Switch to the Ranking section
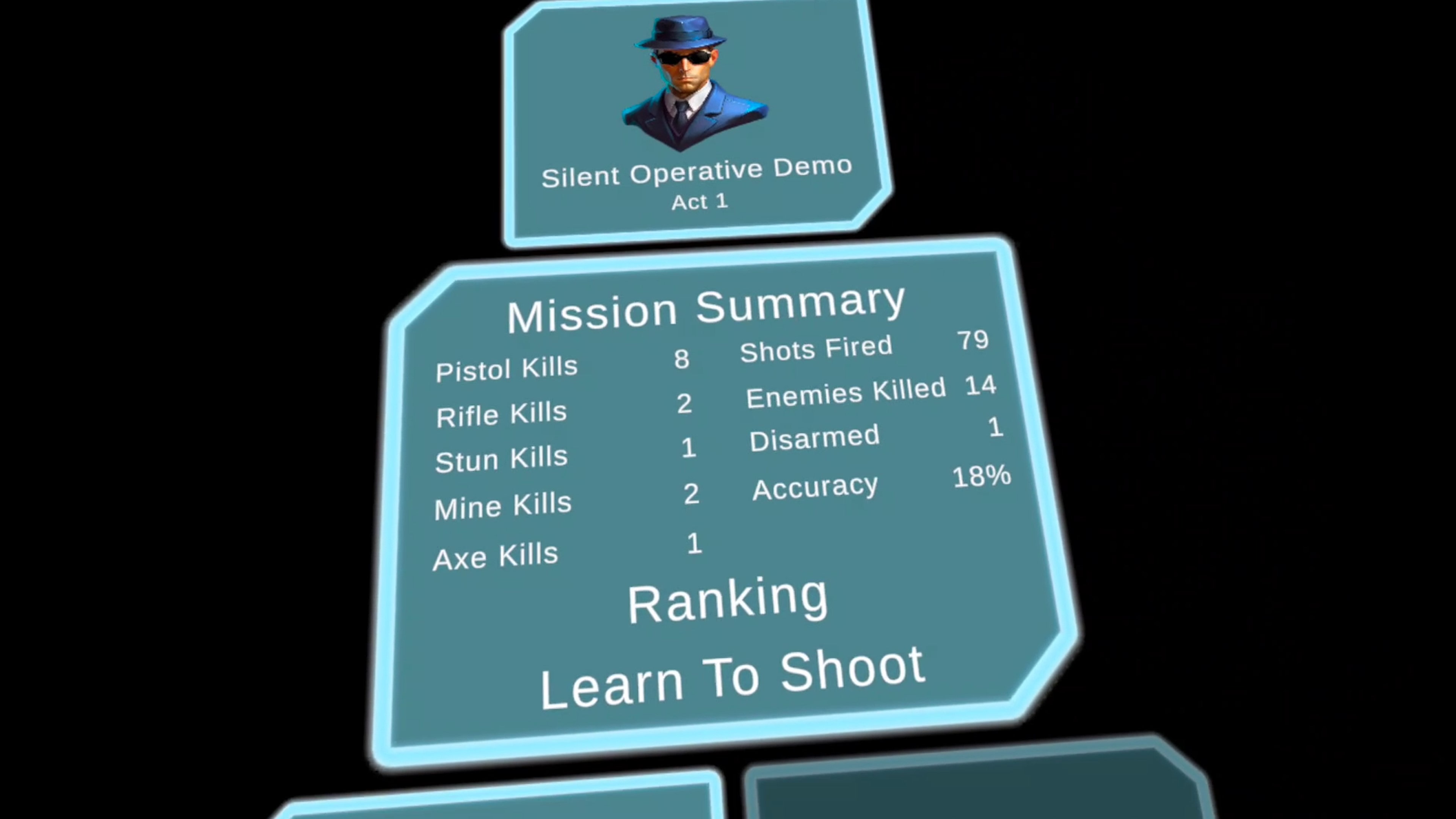This screenshot has width=1456, height=819. point(728,600)
